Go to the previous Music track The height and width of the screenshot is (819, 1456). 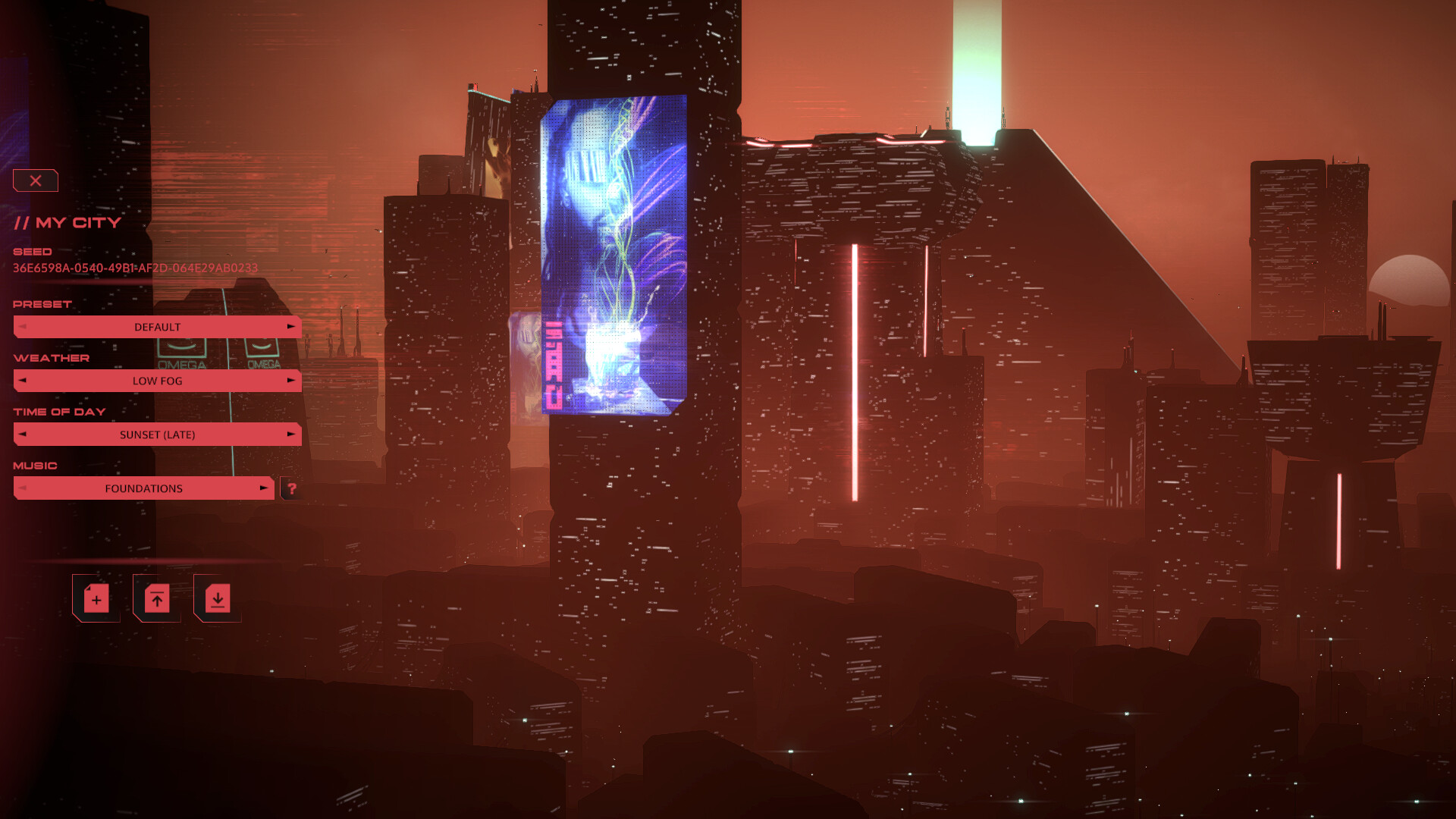coord(22,488)
